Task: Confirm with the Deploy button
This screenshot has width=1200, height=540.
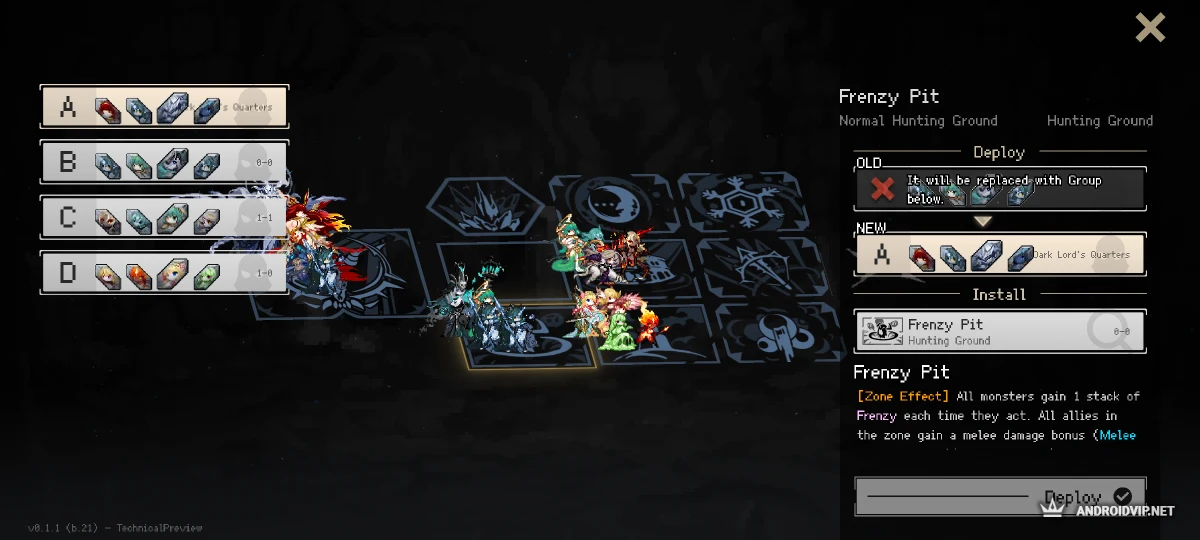Action: (x=1000, y=497)
